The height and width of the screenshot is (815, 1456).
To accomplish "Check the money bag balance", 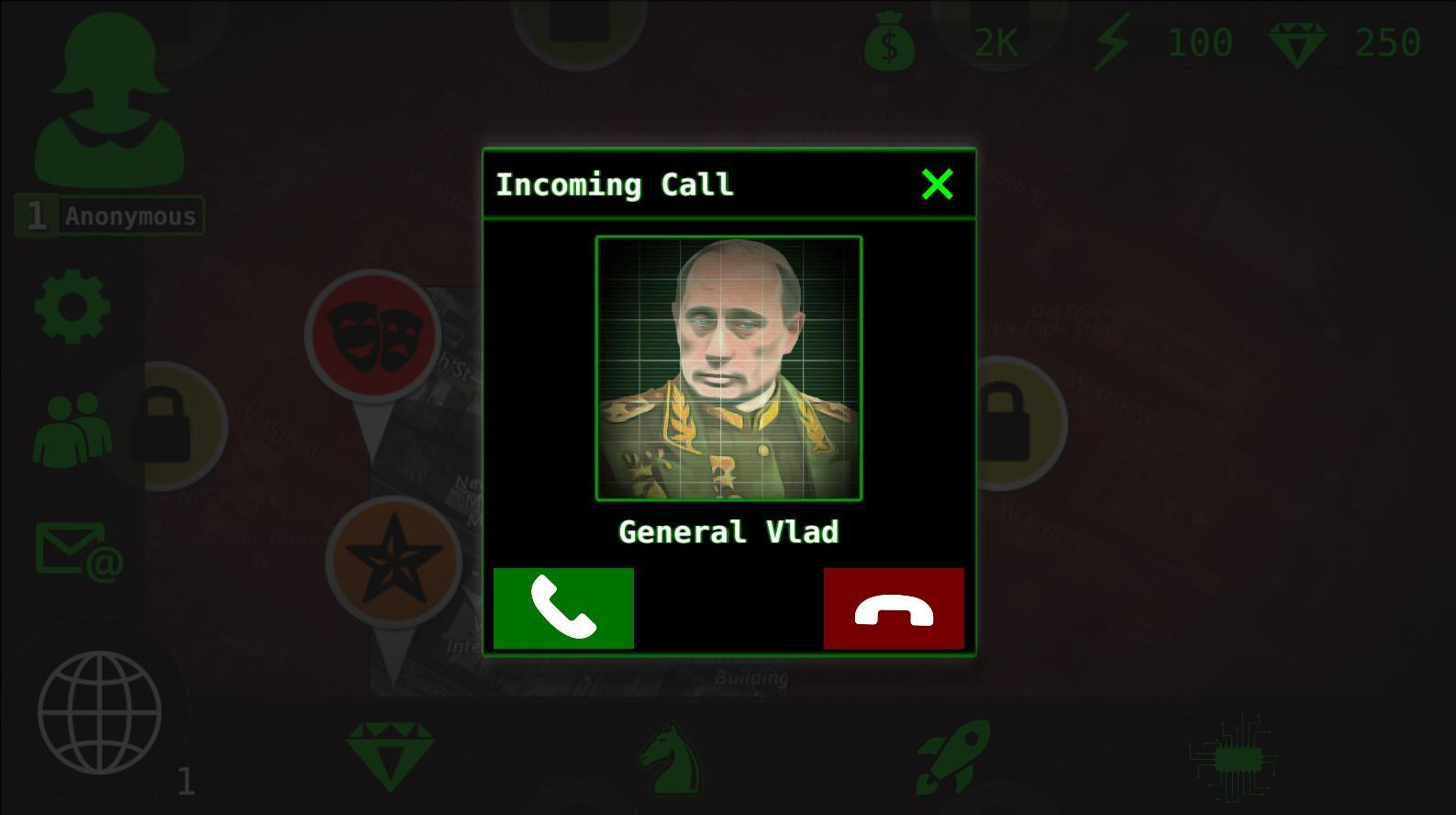I will [888, 43].
